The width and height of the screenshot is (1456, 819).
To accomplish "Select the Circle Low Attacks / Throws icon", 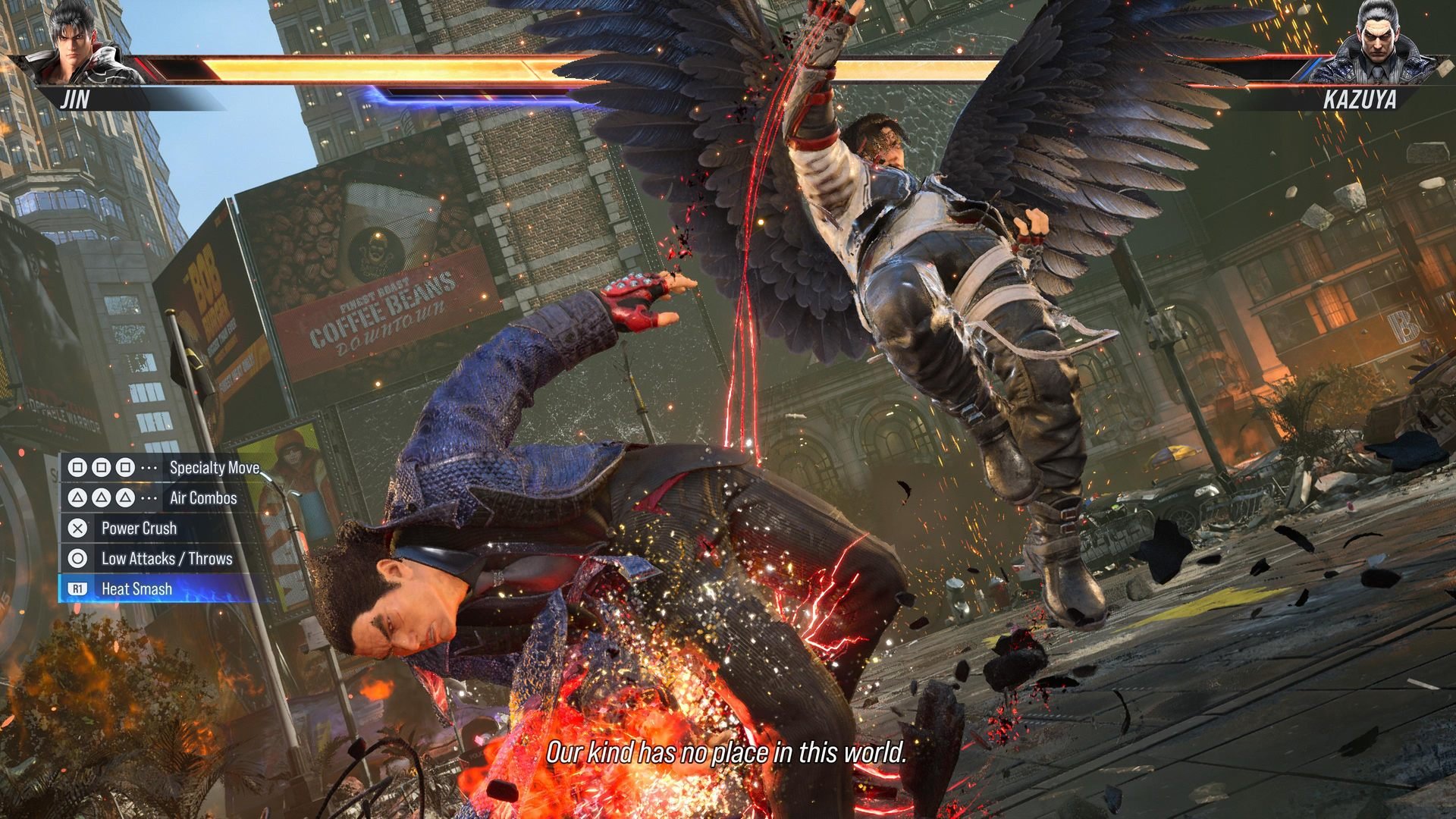I will (77, 559).
